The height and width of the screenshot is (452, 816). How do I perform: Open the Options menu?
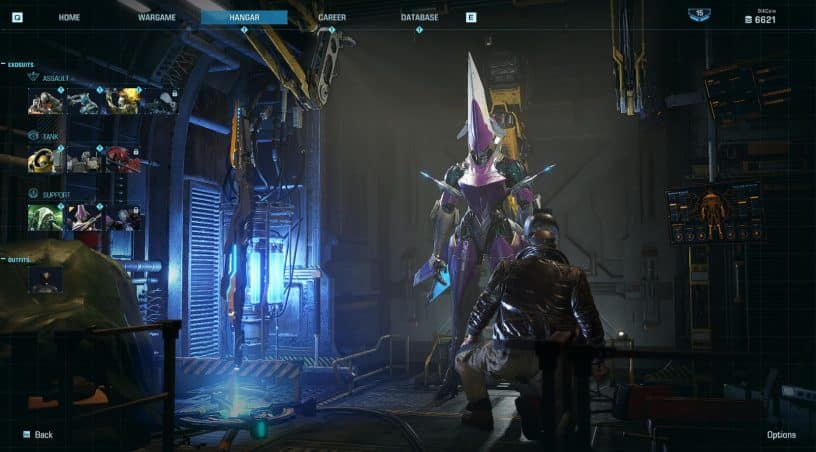(x=781, y=435)
